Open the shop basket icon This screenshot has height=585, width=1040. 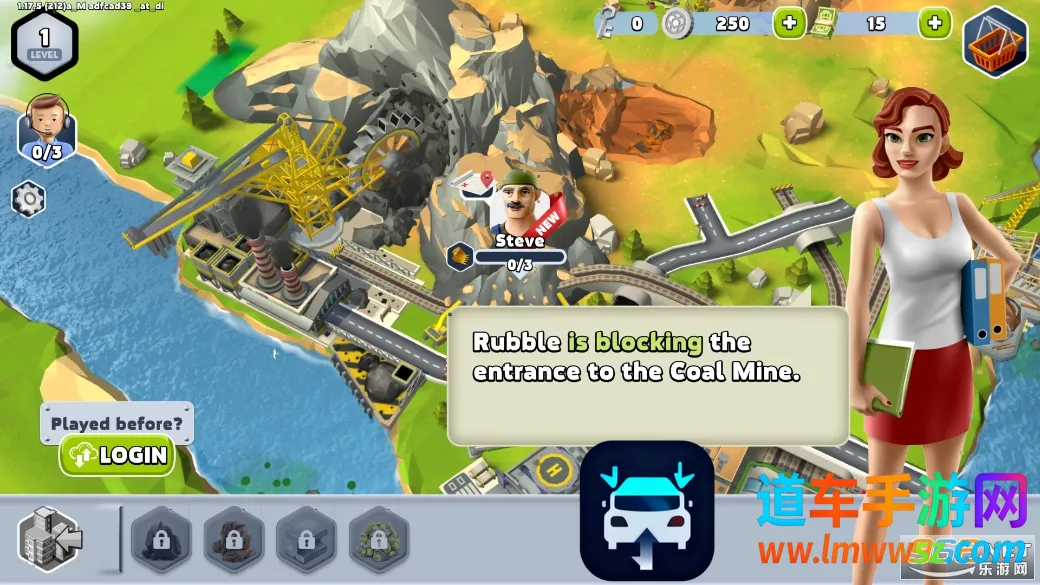[x=995, y=41]
